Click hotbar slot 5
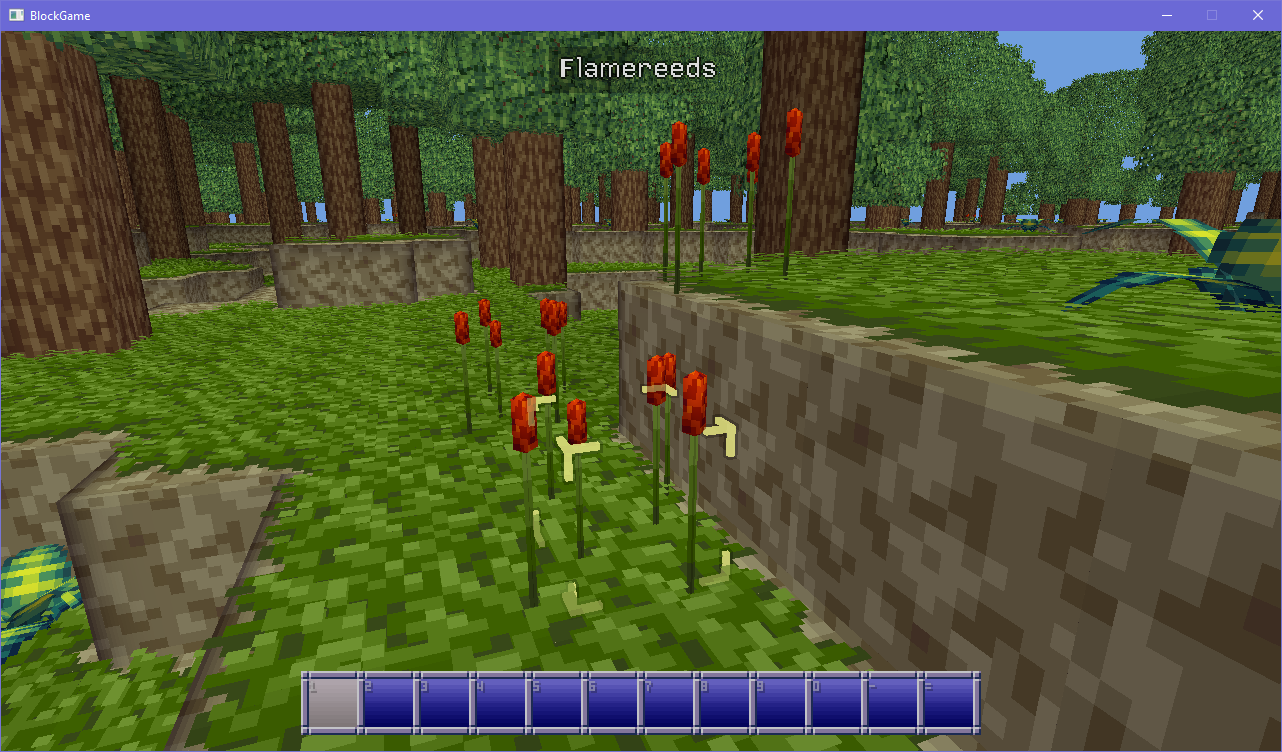 click(x=556, y=703)
